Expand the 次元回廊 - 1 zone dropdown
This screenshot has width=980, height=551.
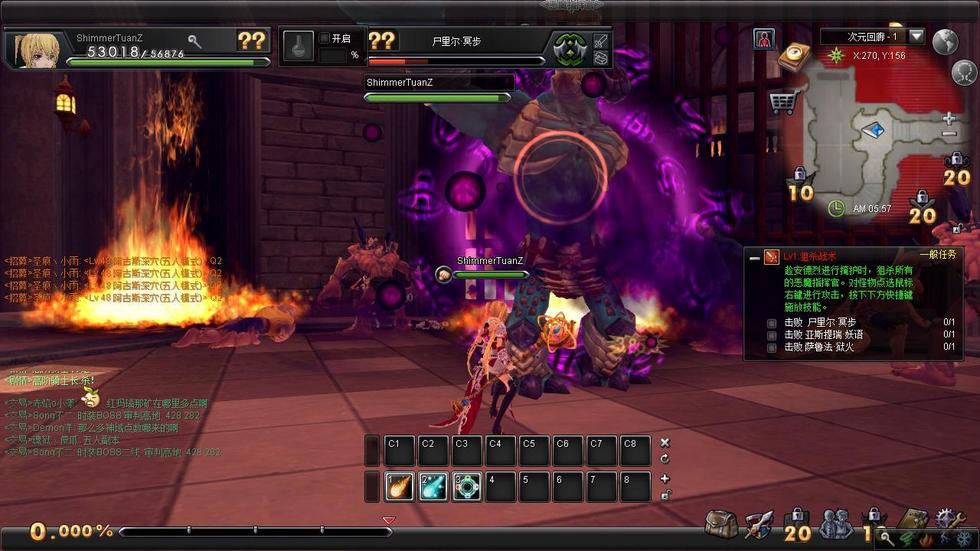pos(915,37)
